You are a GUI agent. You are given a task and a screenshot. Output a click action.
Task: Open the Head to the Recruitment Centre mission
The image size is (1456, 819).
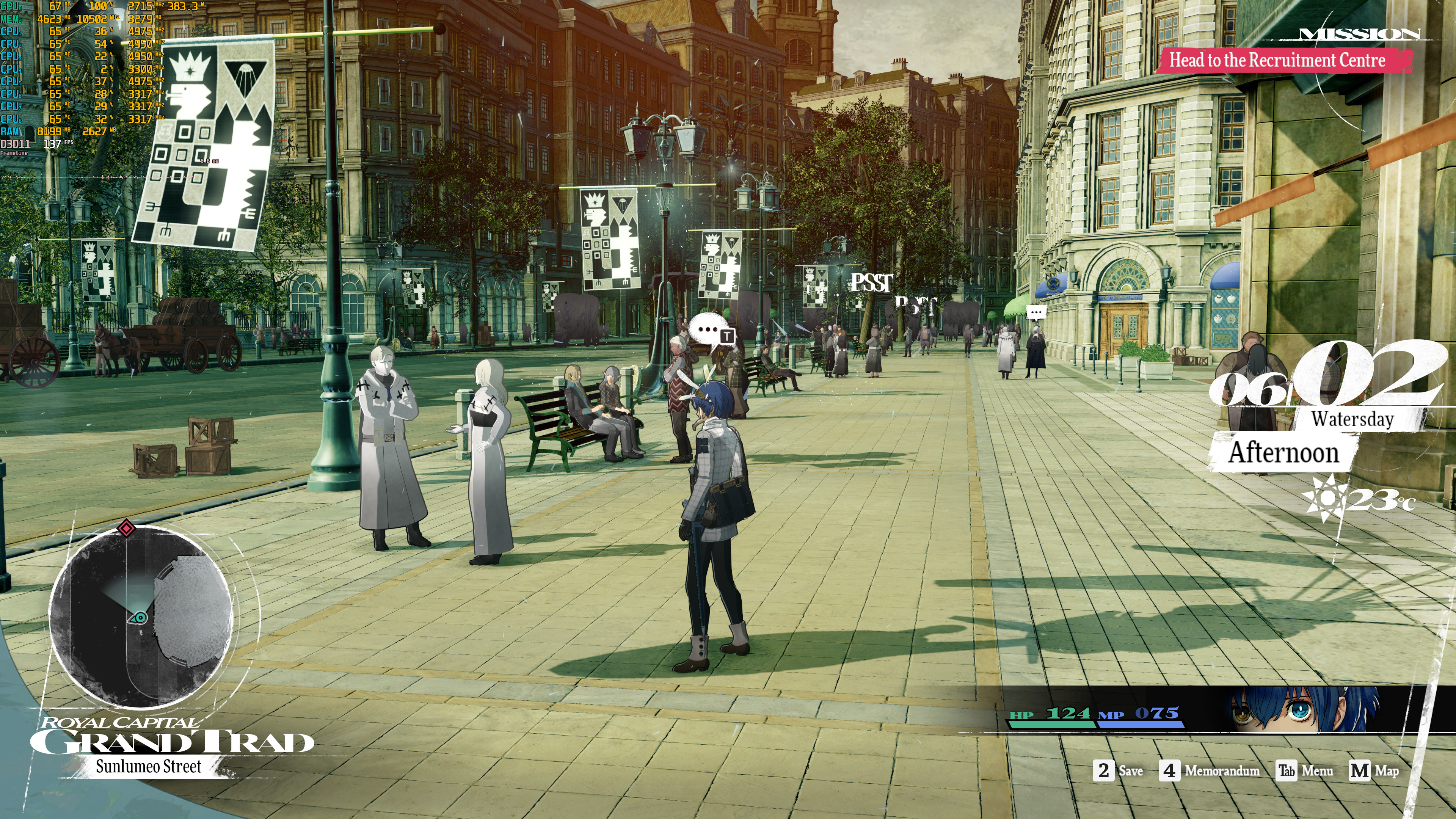tap(1277, 60)
